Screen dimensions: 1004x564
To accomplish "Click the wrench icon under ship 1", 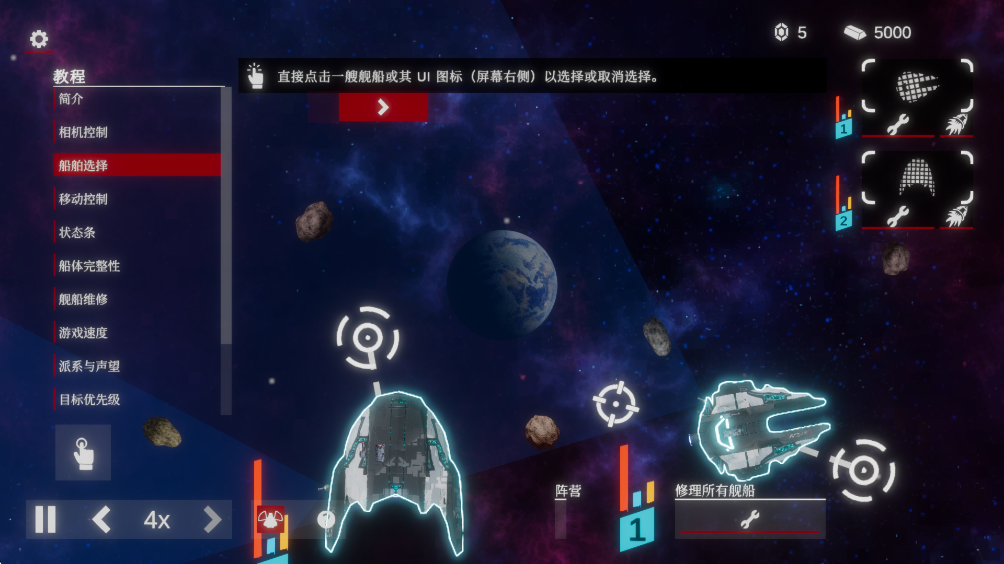I will tap(897, 126).
